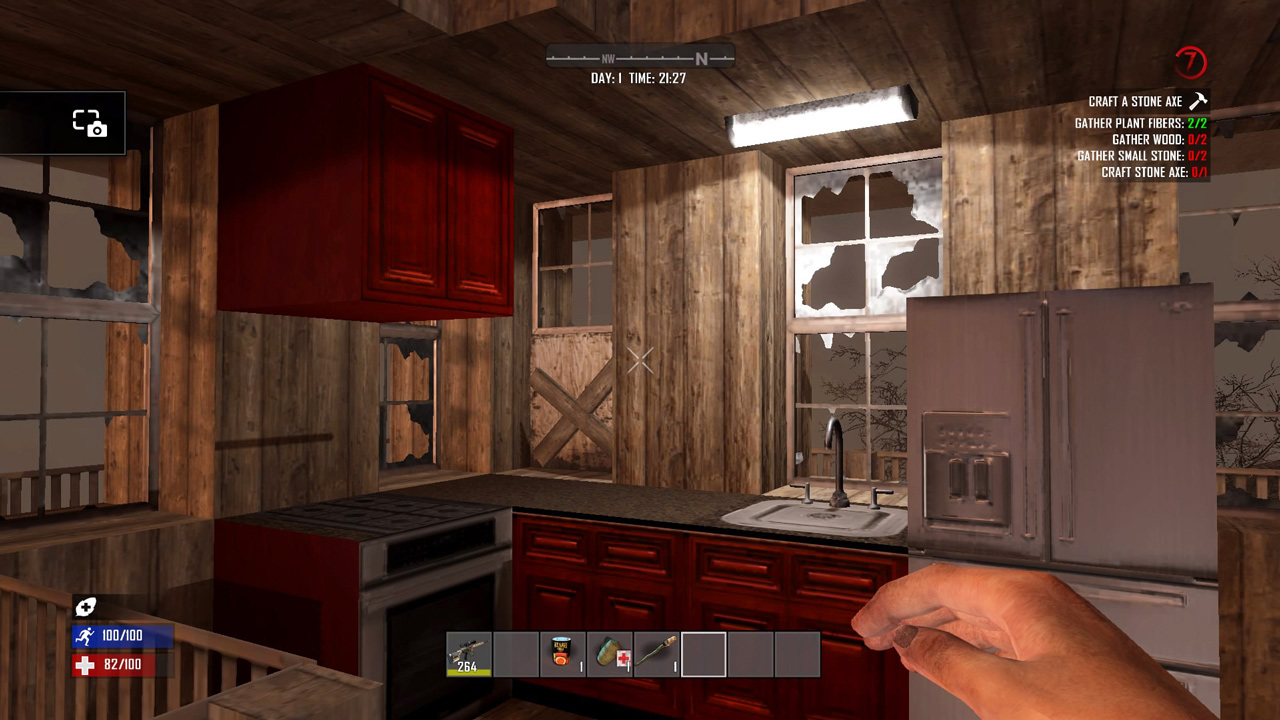Click the hammer icon on the quest tracker
This screenshot has width=1280, height=720.
(1197, 100)
